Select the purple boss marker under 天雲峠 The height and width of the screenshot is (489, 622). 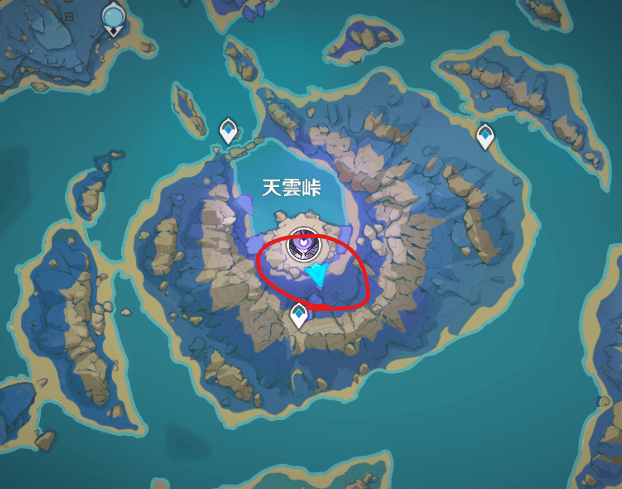(301, 245)
